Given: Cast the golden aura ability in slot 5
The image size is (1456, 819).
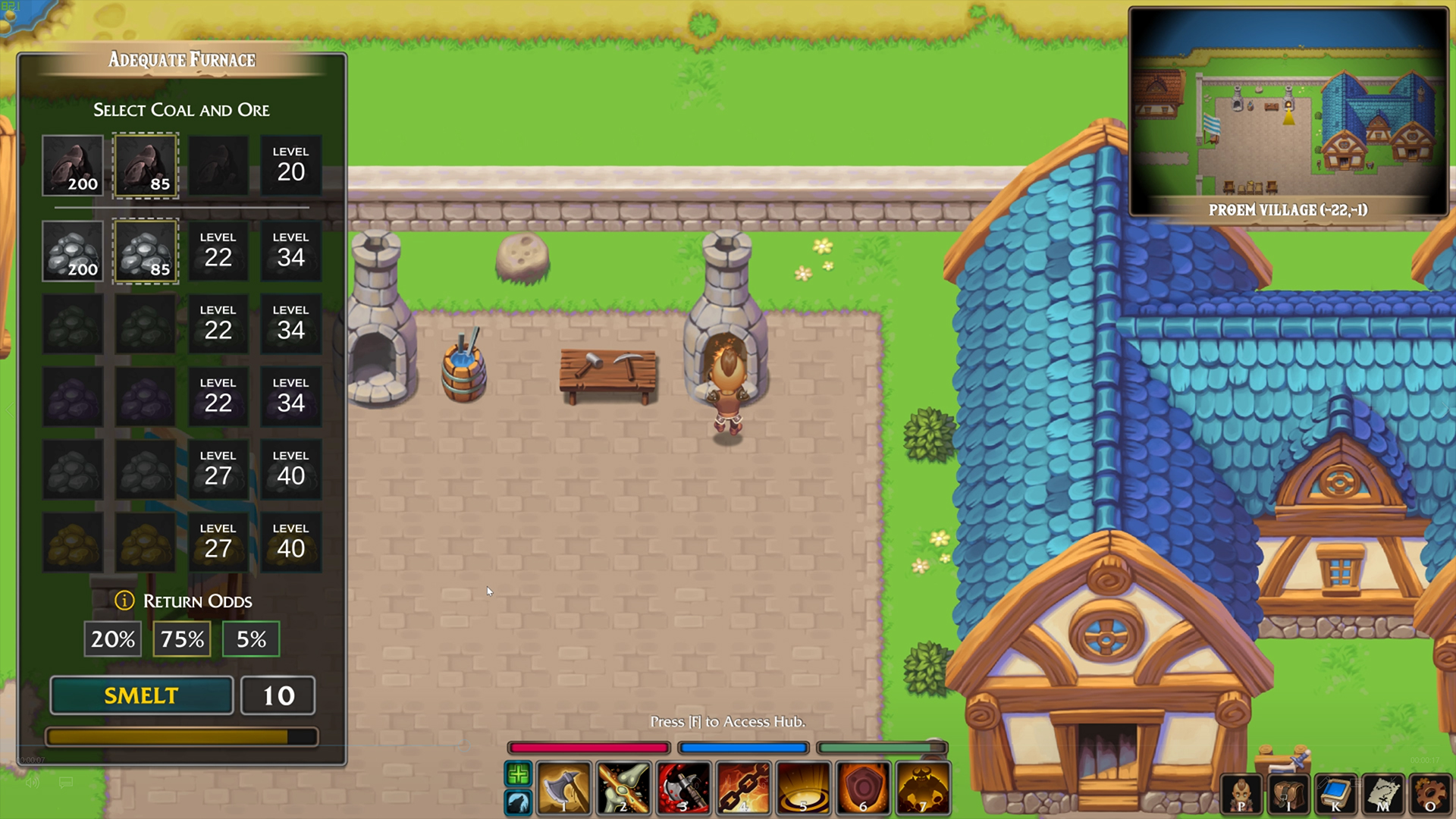Looking at the screenshot, I should coord(803,789).
